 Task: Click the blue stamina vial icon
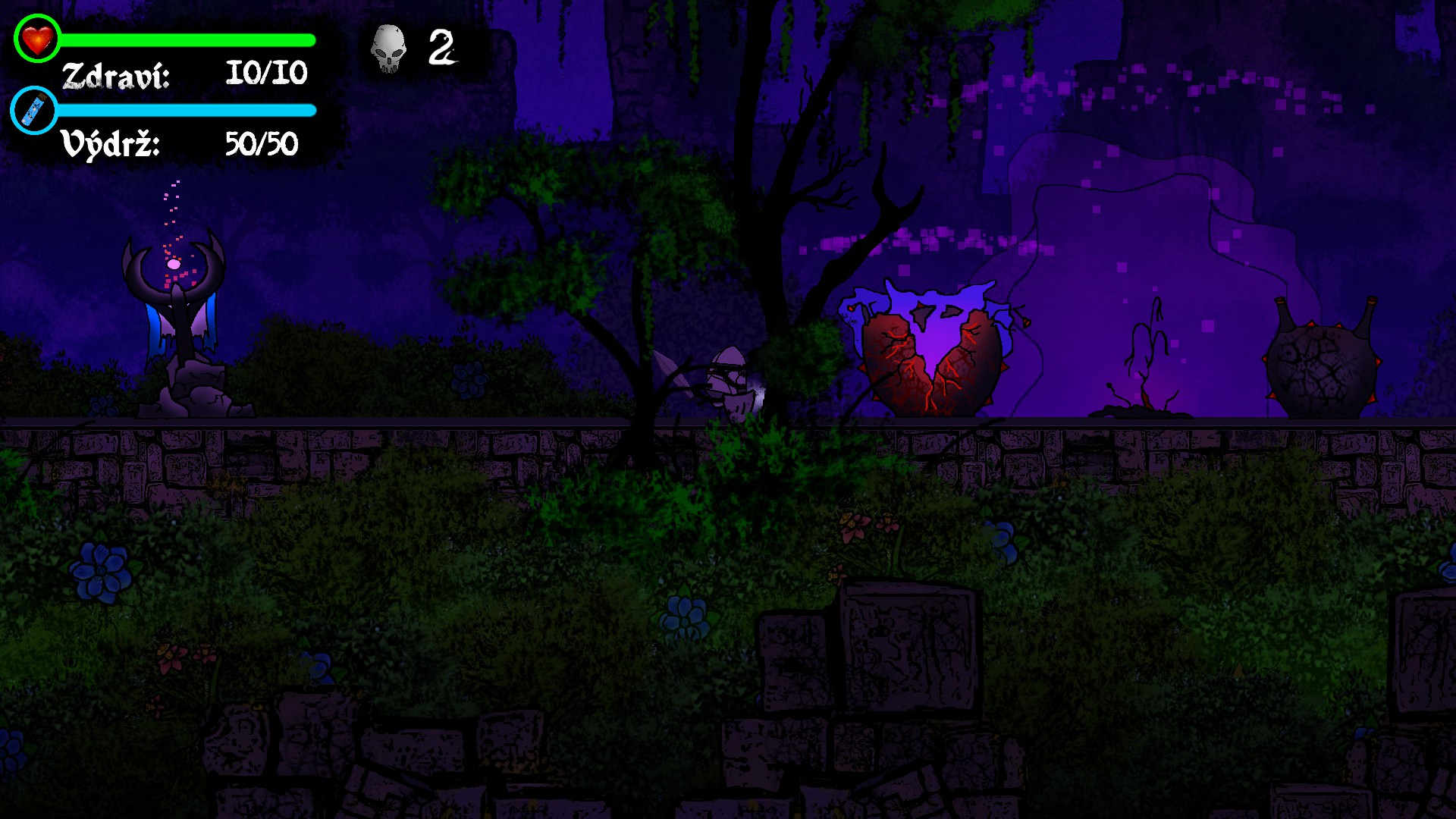[x=34, y=111]
